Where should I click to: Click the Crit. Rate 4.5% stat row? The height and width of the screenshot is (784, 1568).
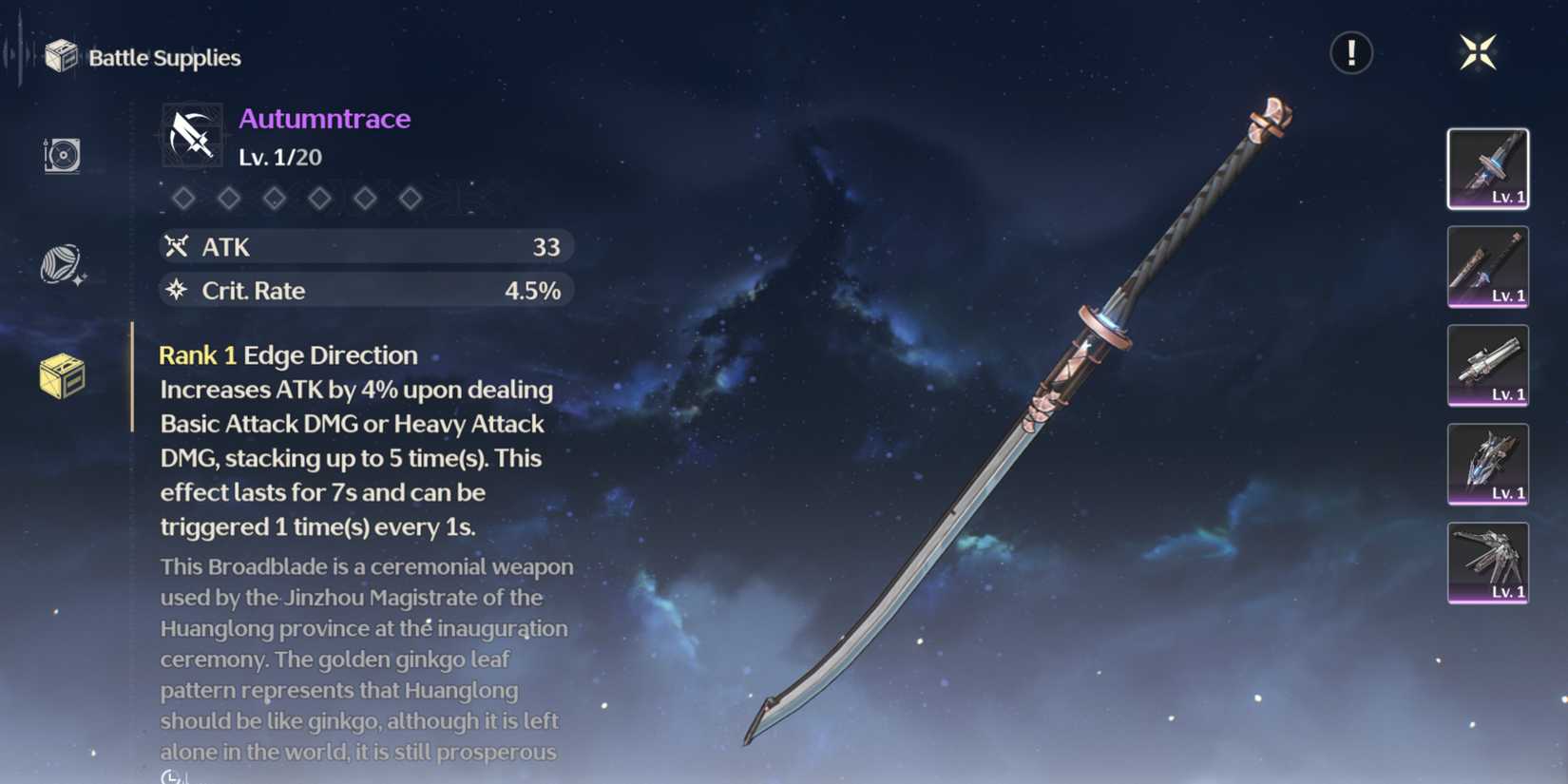coord(366,291)
